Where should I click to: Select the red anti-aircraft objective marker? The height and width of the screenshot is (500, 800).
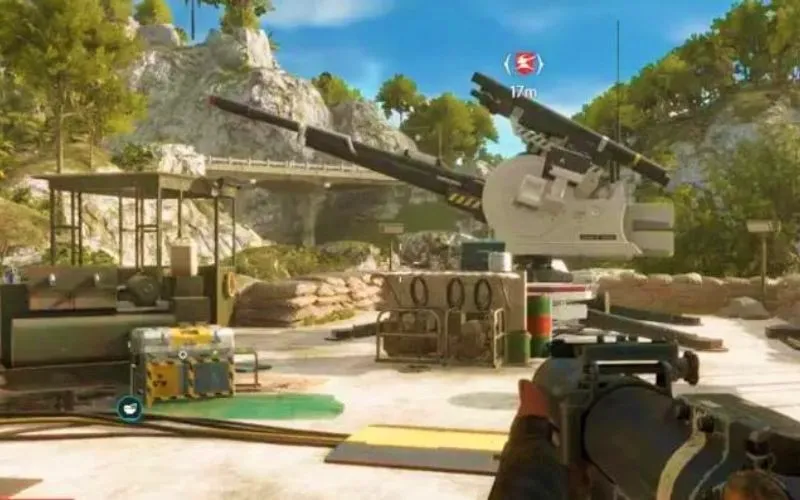(523, 65)
